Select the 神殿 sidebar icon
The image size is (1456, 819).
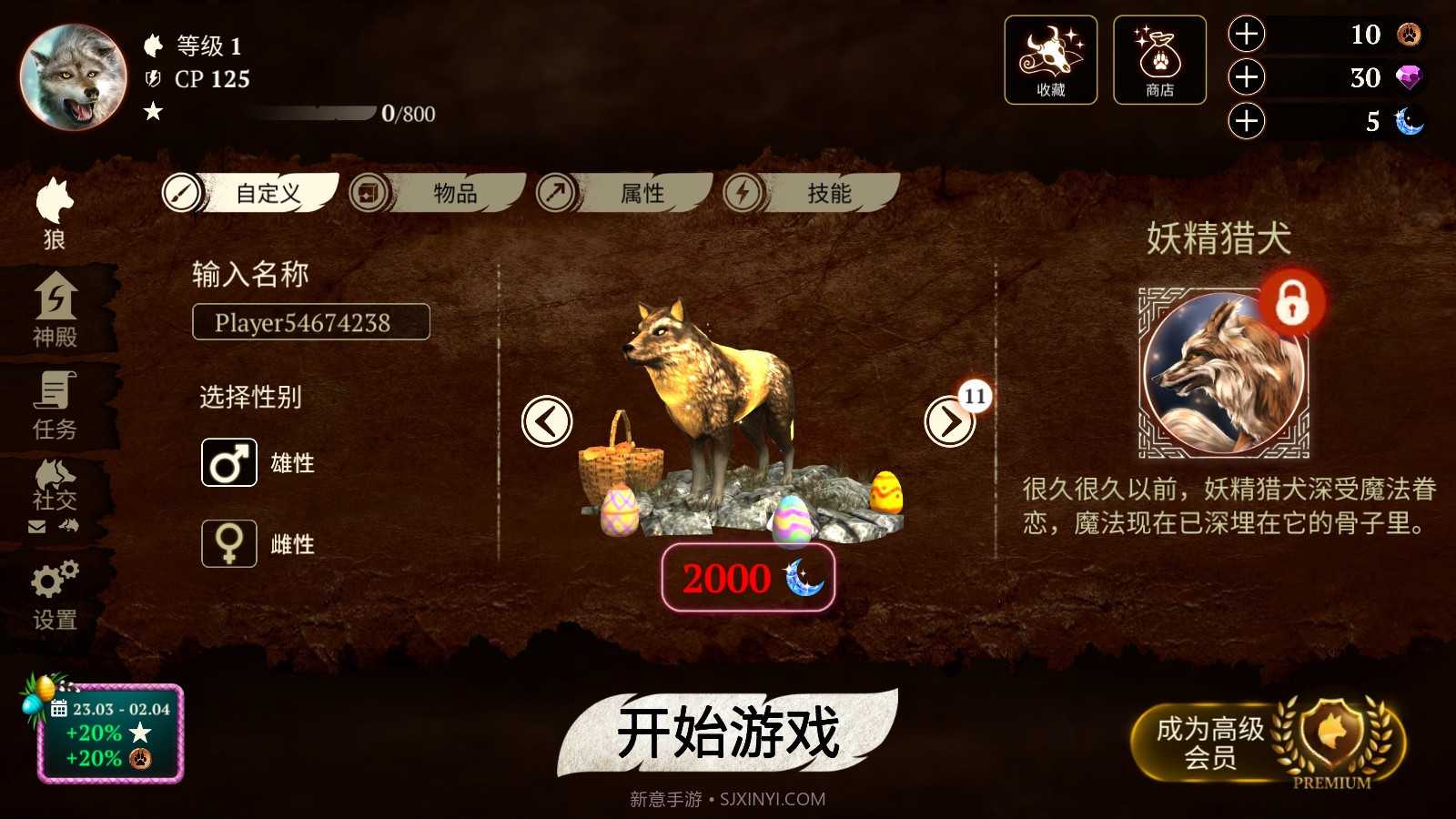coord(56,305)
